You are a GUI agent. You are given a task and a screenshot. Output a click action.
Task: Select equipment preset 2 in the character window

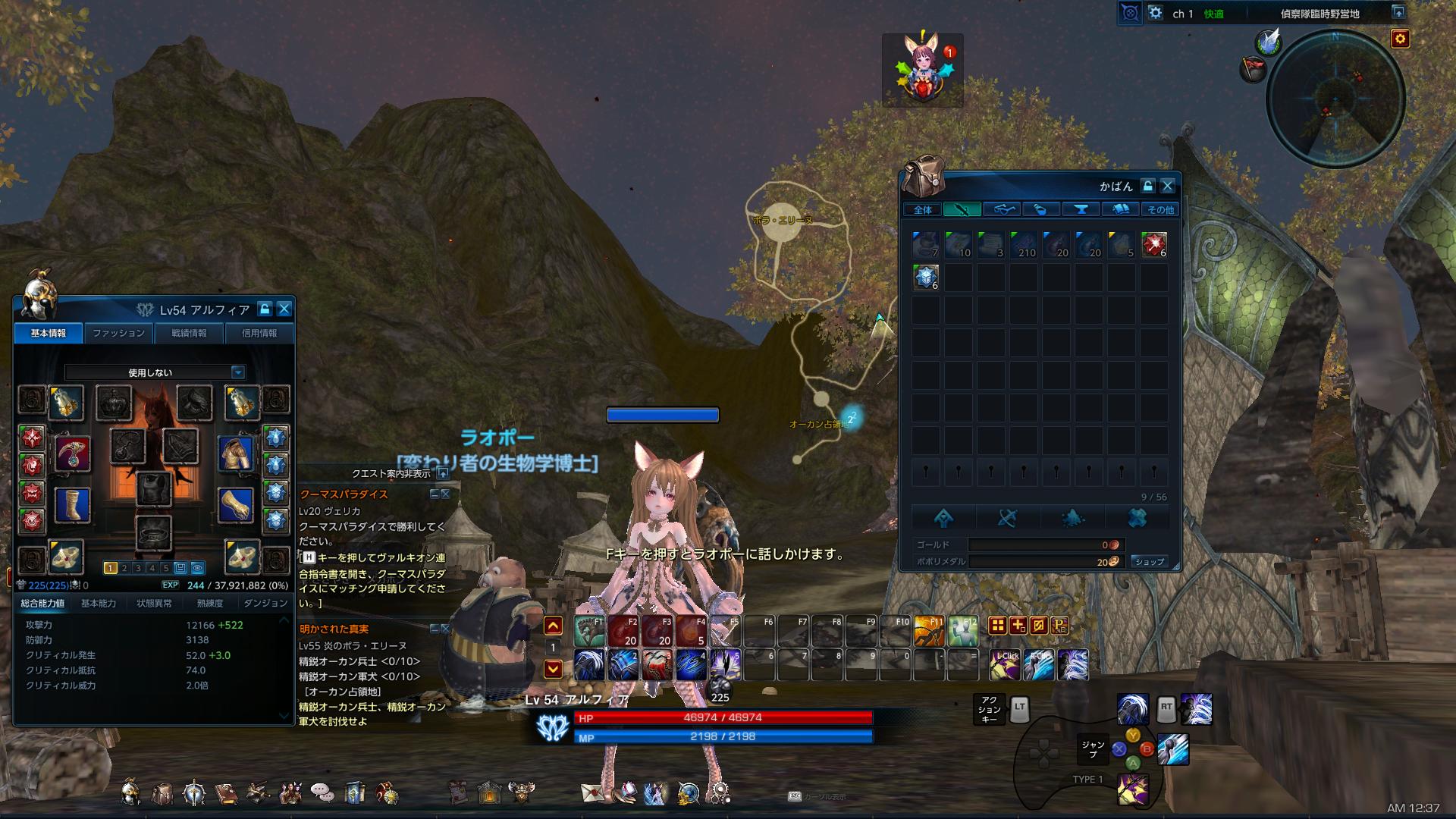point(124,567)
